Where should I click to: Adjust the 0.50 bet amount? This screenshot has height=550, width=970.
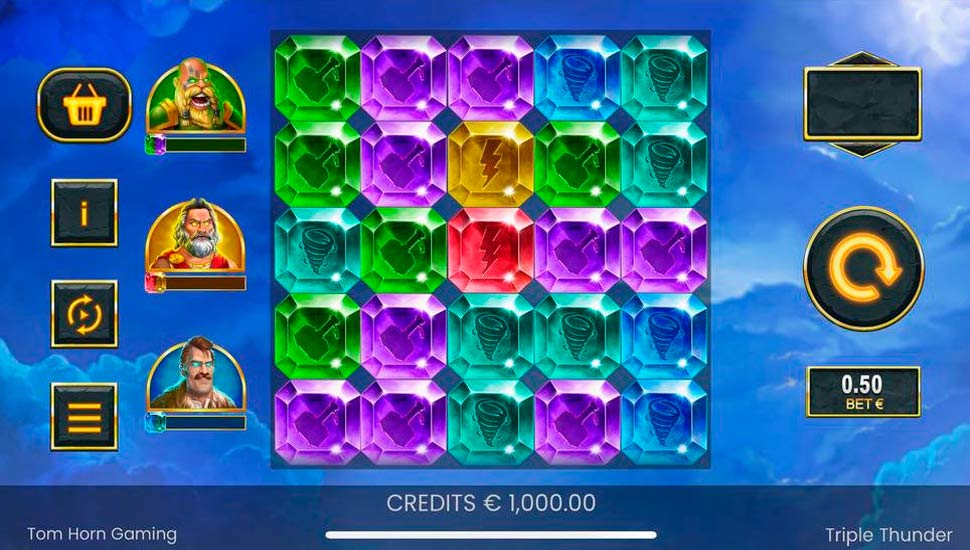863,391
